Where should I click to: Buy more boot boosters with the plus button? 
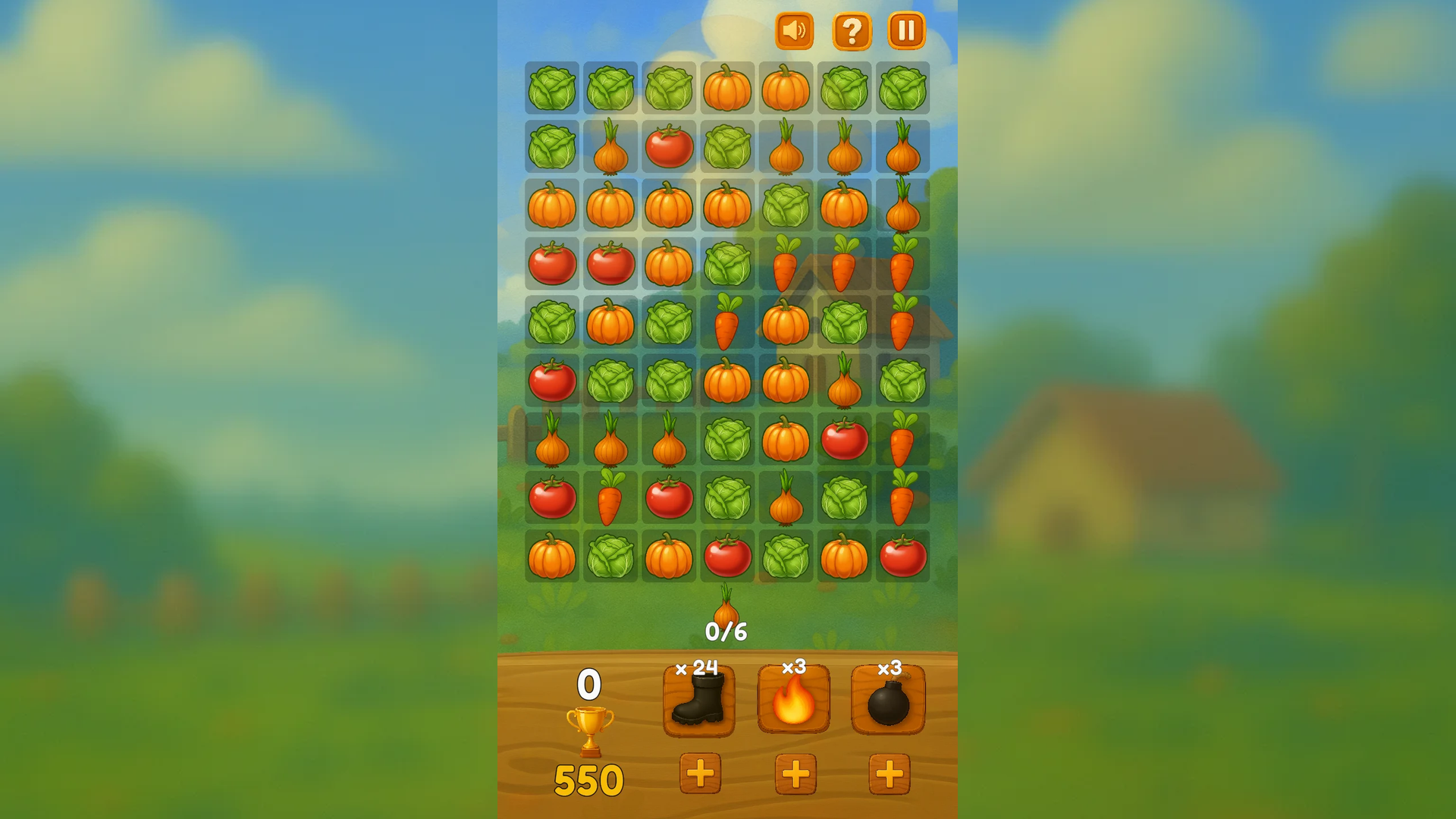[701, 775]
